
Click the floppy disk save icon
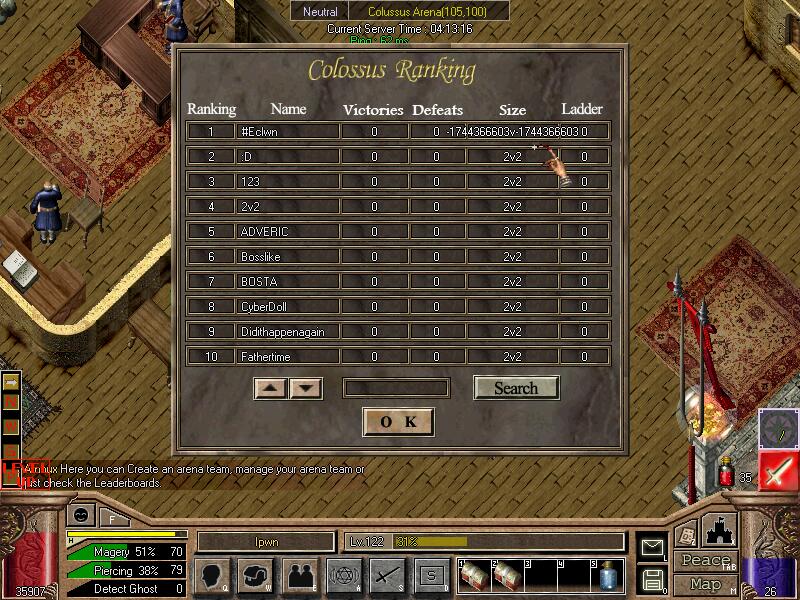(x=653, y=579)
